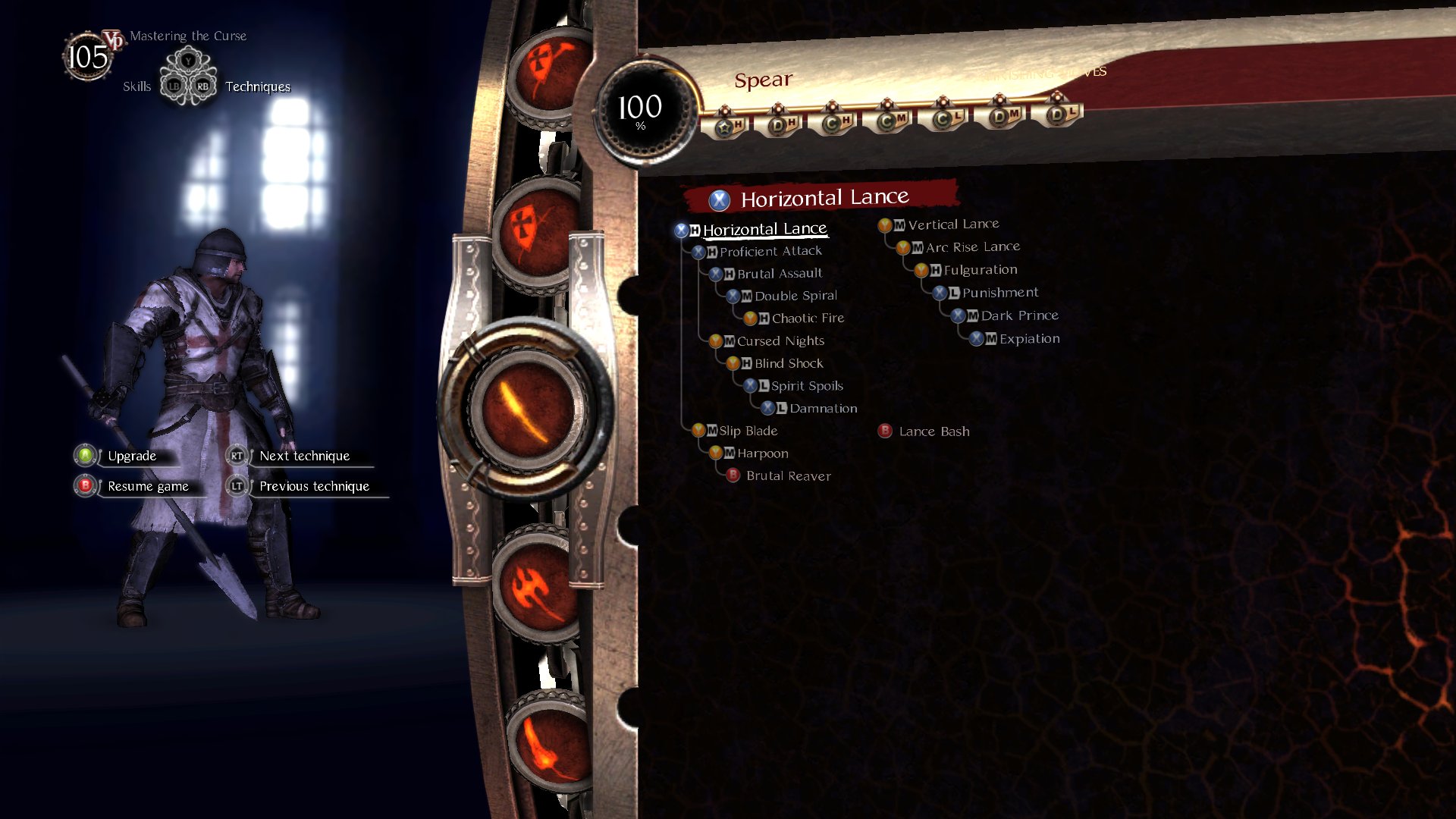Select the Vertical Lance technique
The width and height of the screenshot is (1456, 819).
[x=952, y=224]
